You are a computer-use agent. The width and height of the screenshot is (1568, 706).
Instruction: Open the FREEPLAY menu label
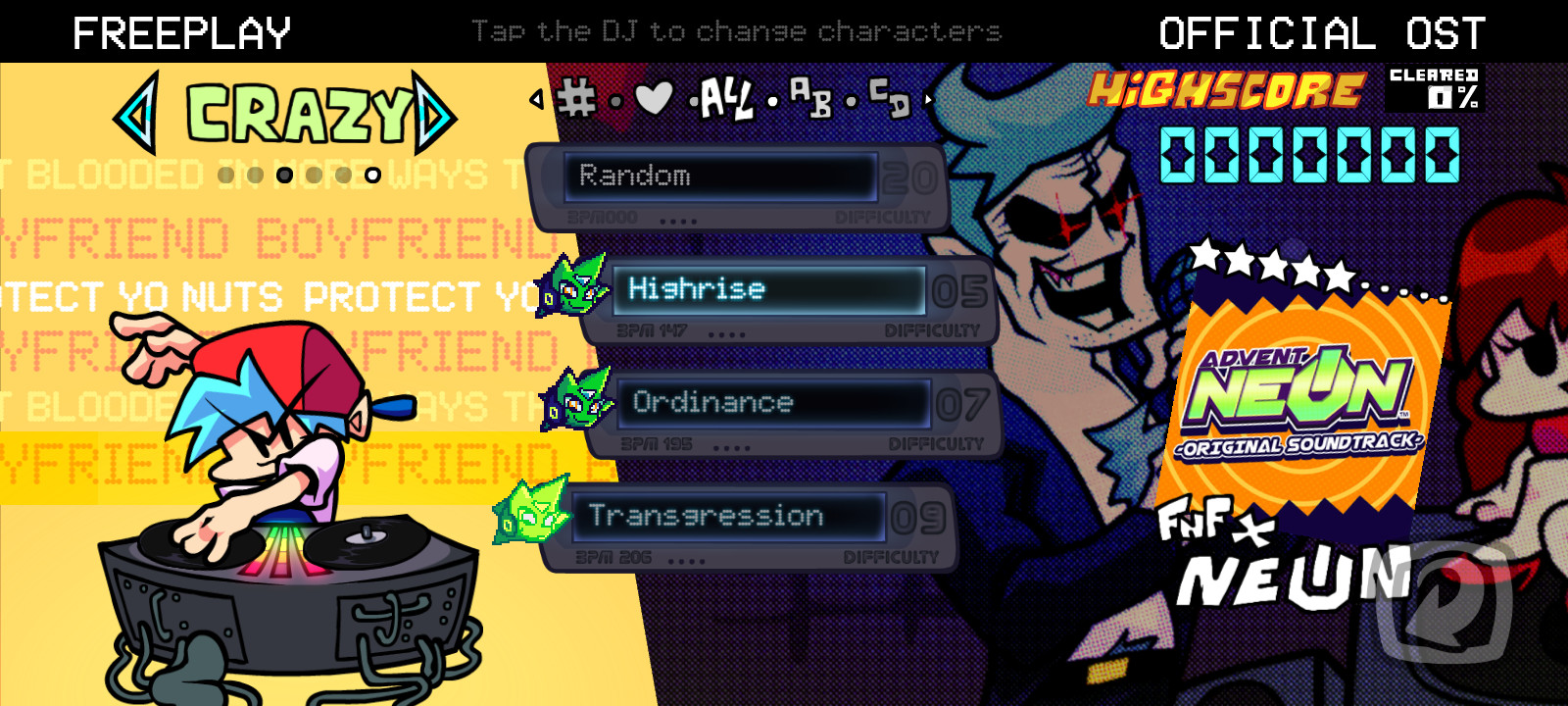point(182,29)
